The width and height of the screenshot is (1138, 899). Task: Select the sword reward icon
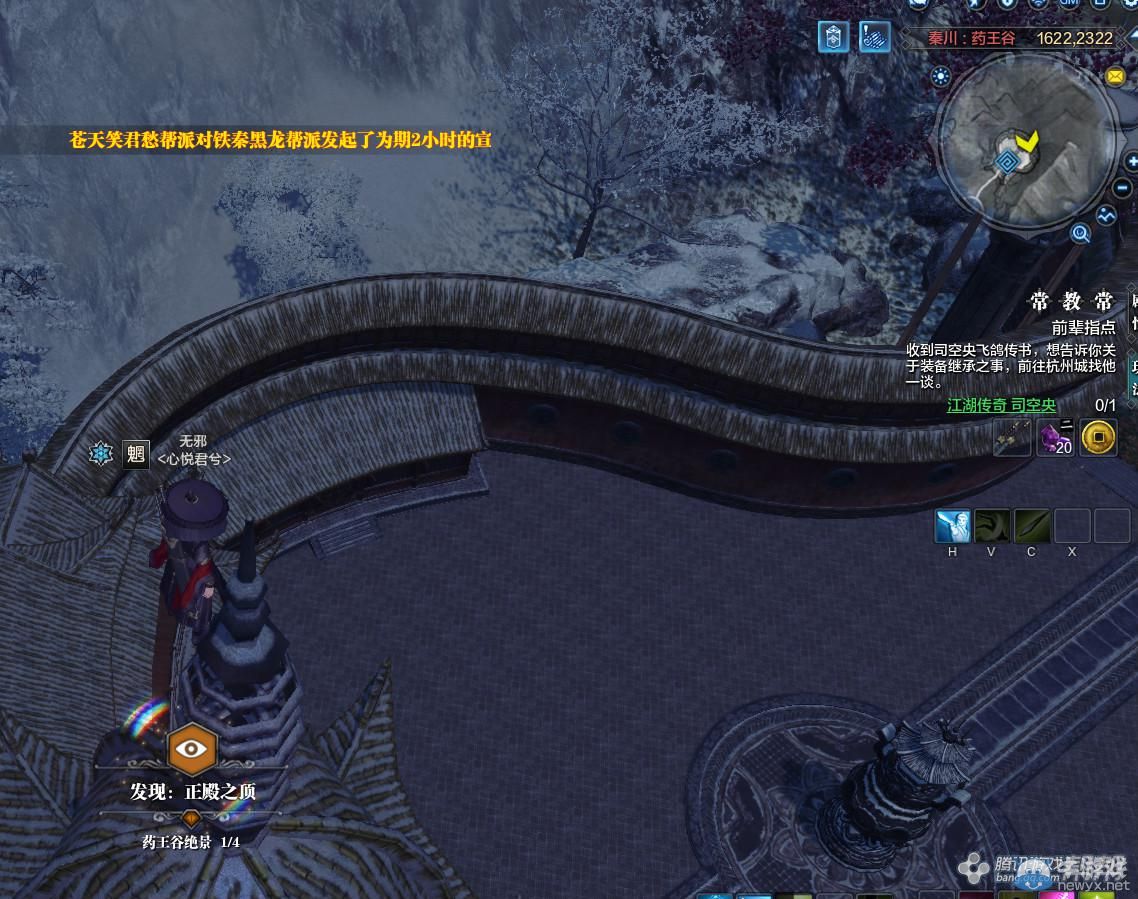[x=1012, y=437]
